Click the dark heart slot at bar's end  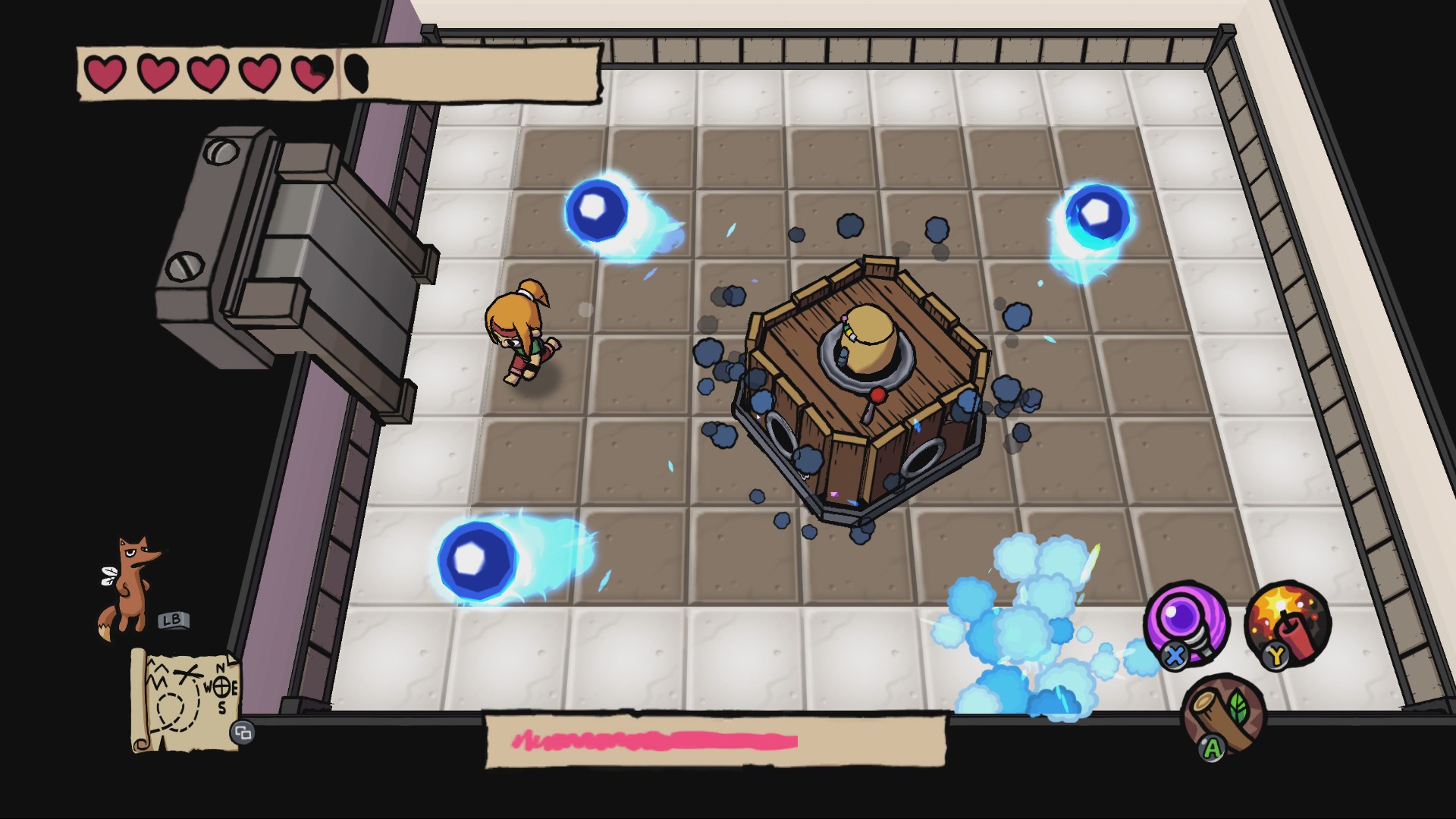pos(356,74)
